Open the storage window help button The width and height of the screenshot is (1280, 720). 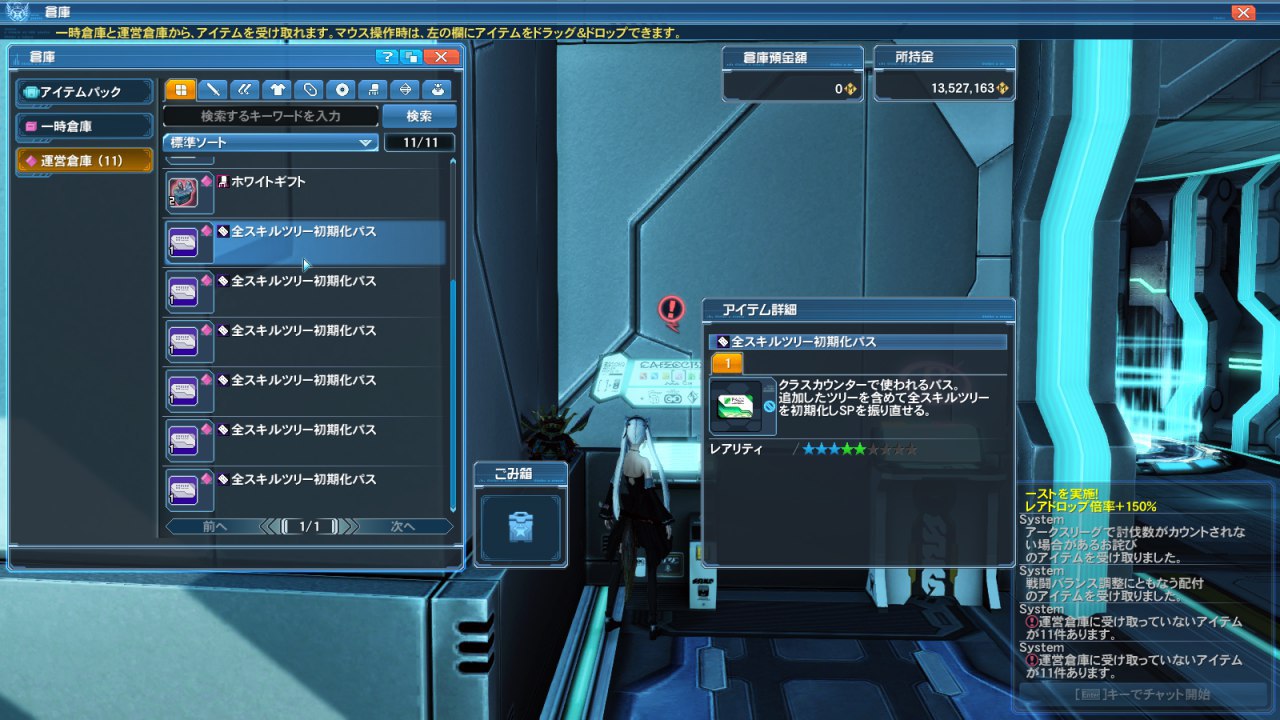387,57
